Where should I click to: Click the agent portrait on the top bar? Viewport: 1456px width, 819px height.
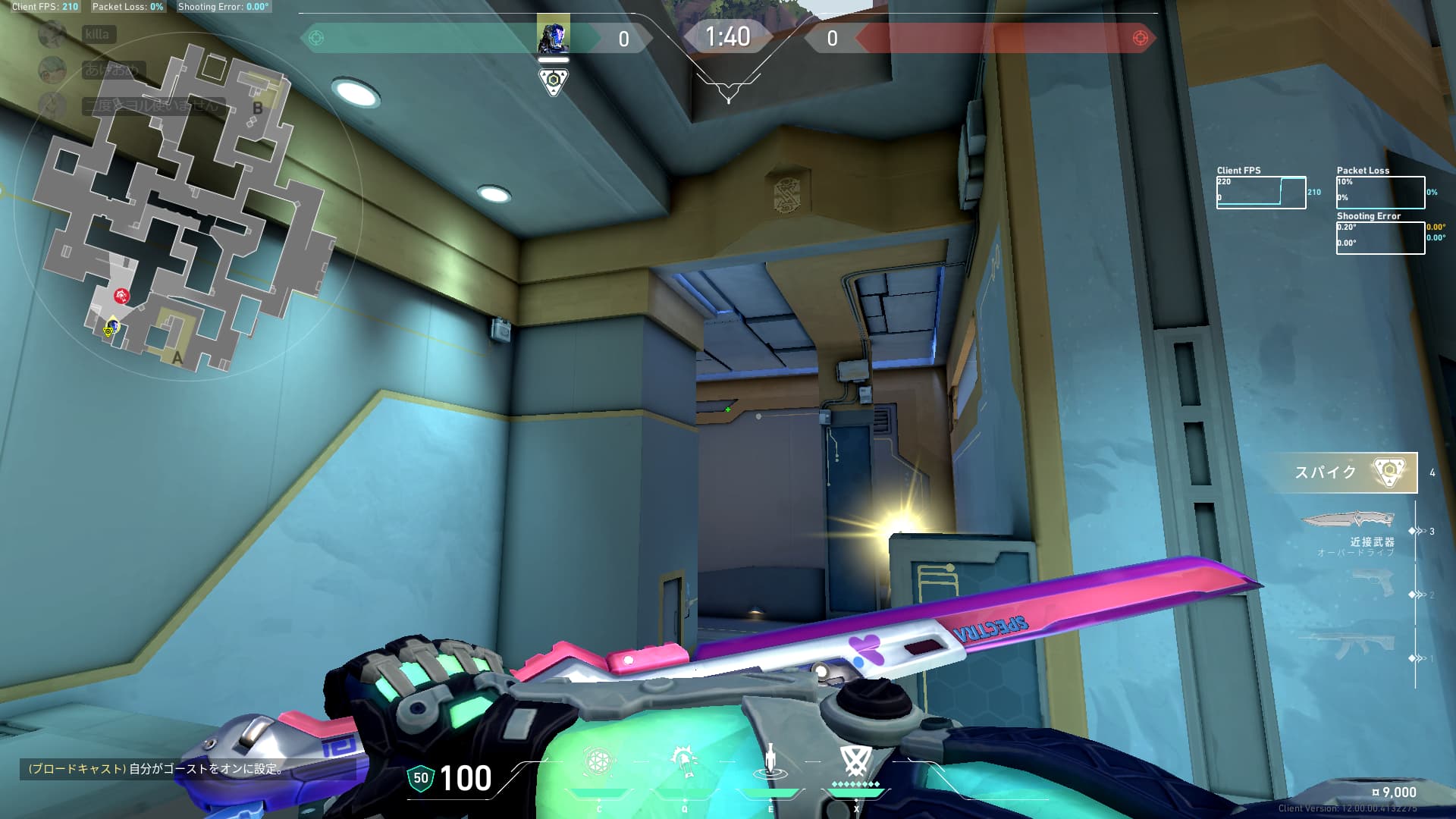click(553, 37)
